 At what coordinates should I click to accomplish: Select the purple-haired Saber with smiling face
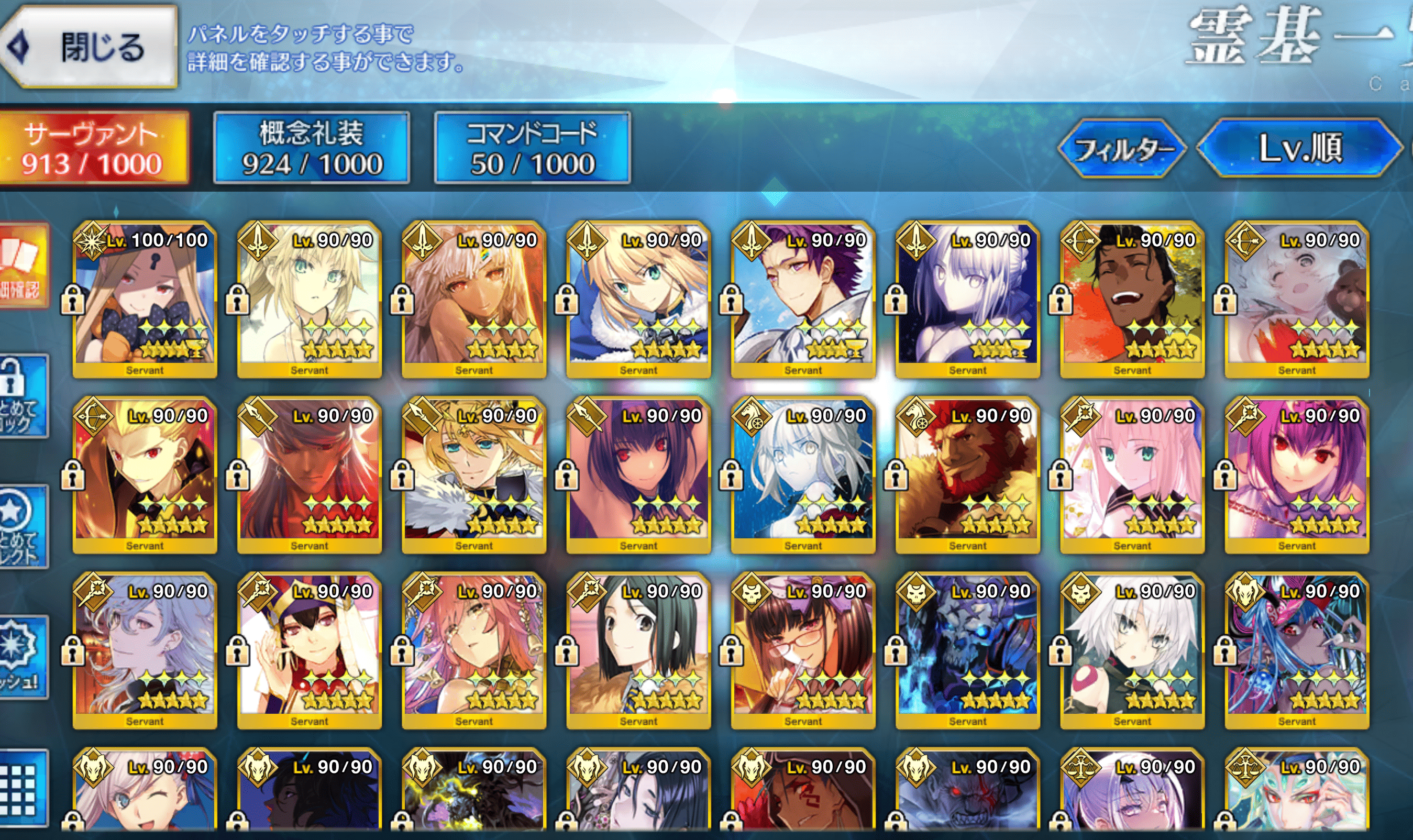click(803, 299)
